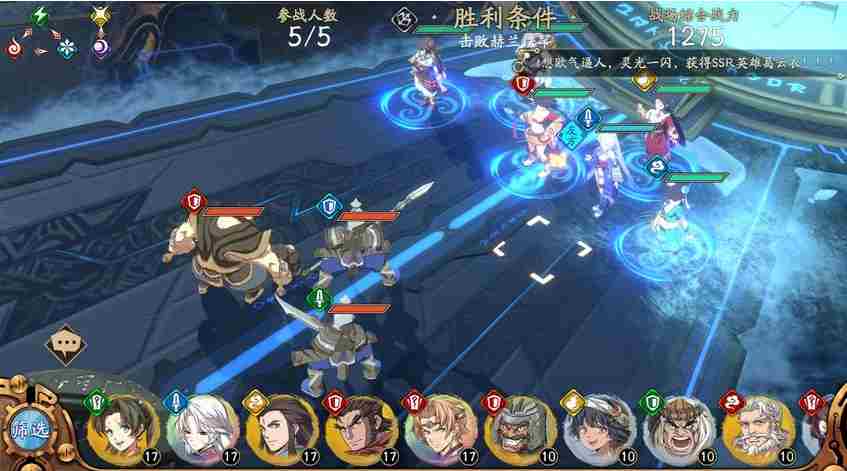Image resolution: width=847 pixels, height=471 pixels.
Task: Click the swirl emblem beside 胜利条件
Action: 406,18
